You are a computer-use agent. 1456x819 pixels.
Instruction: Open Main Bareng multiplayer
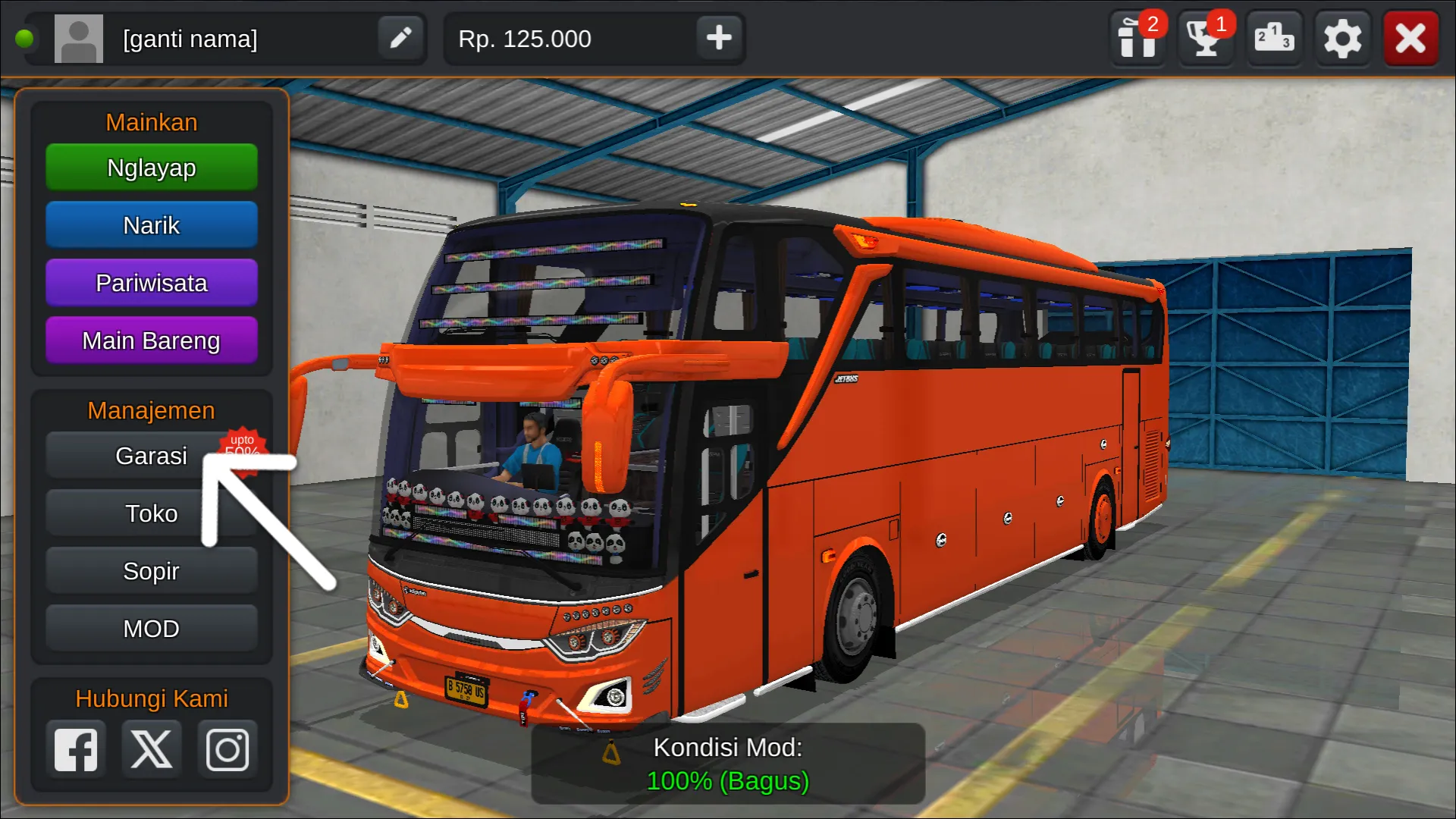pyautogui.click(x=152, y=340)
